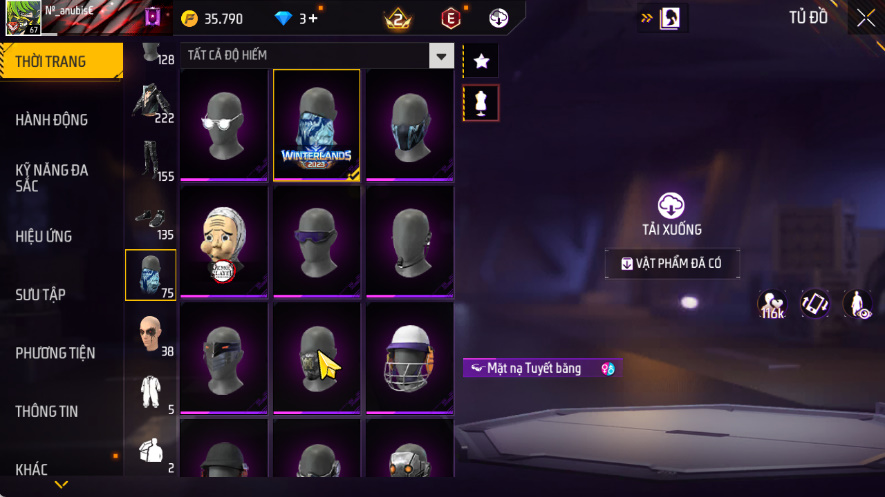
Task: Open the Tất Cả Độ Hiếm dropdown
Action: point(441,56)
